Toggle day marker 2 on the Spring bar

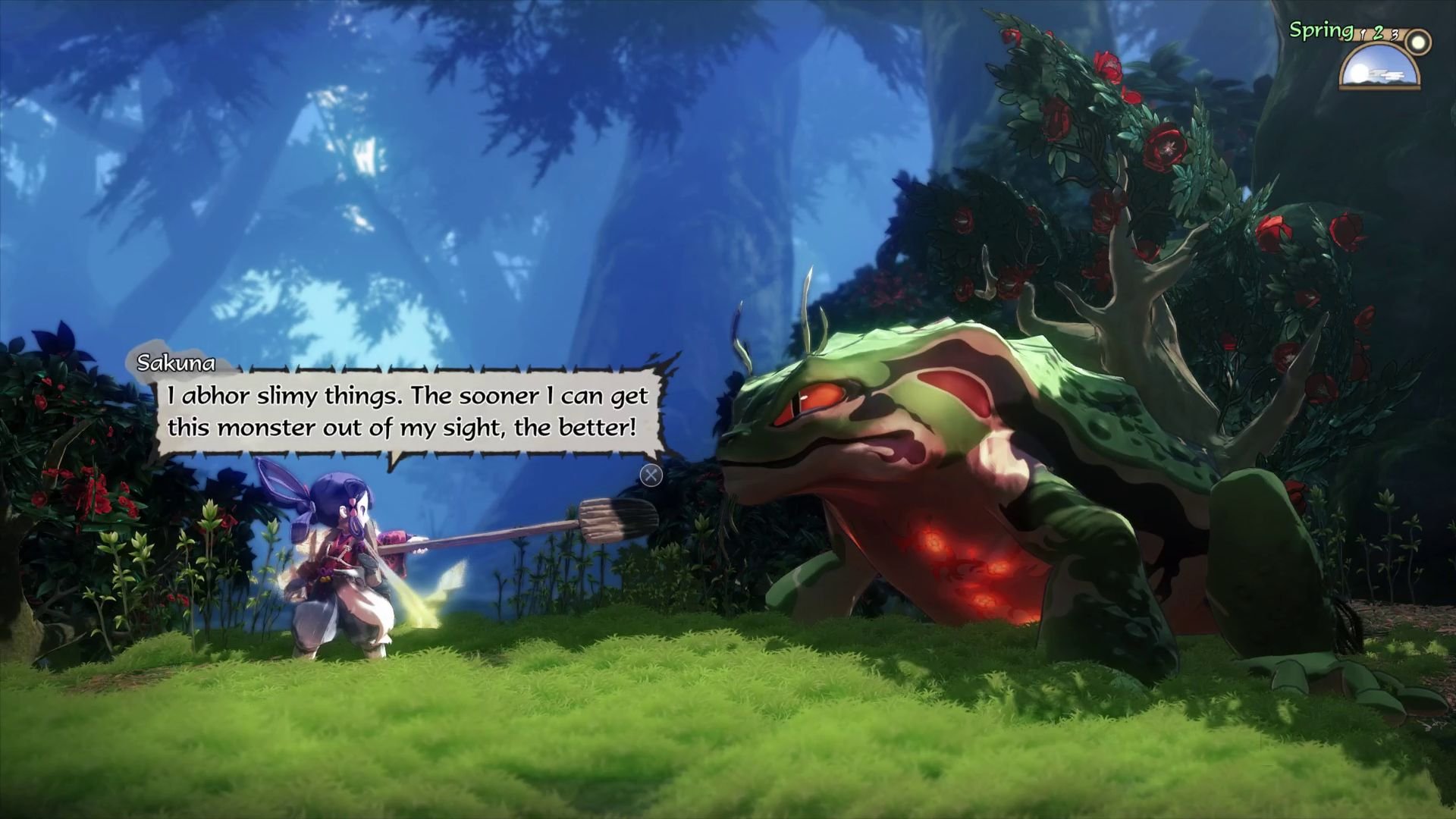click(x=1379, y=34)
